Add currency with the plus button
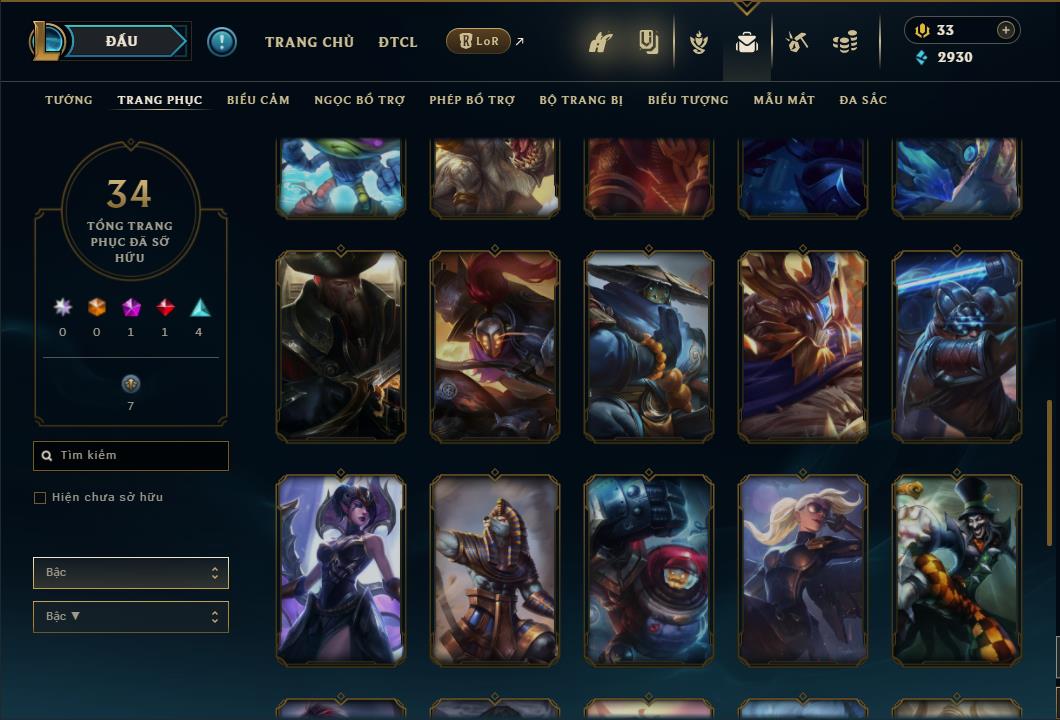Image resolution: width=1060 pixels, height=720 pixels. (1006, 30)
